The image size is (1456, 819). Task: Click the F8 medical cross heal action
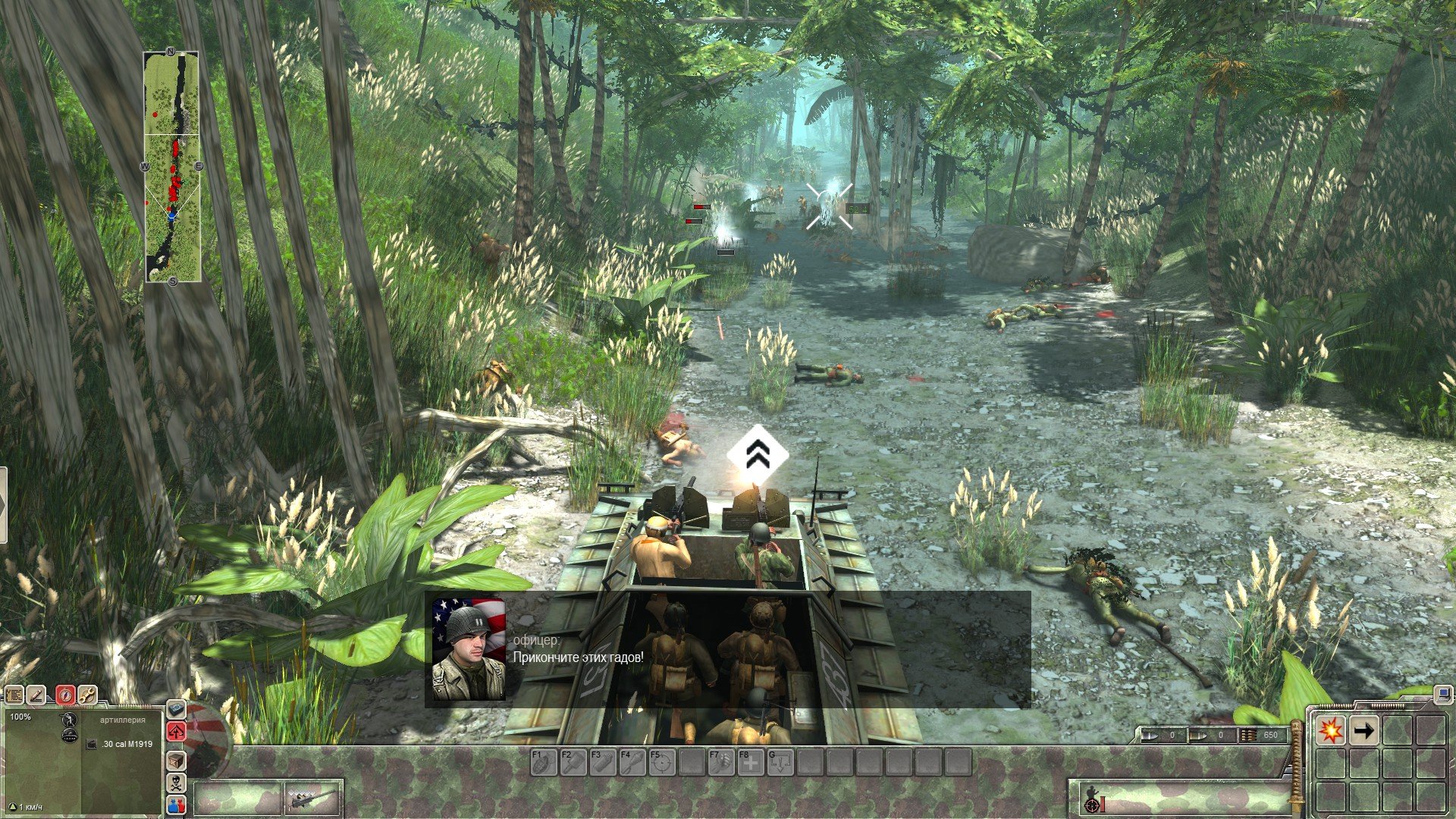tap(750, 762)
